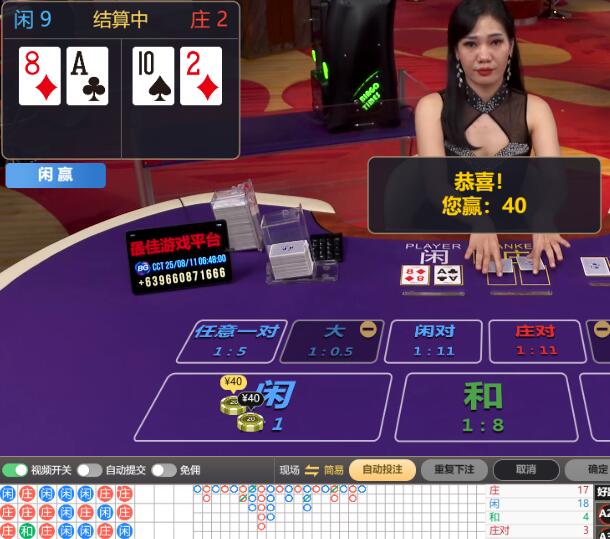Turn on the 免佣 no-commission toggle
This screenshot has height=539, width=610.
164,470
